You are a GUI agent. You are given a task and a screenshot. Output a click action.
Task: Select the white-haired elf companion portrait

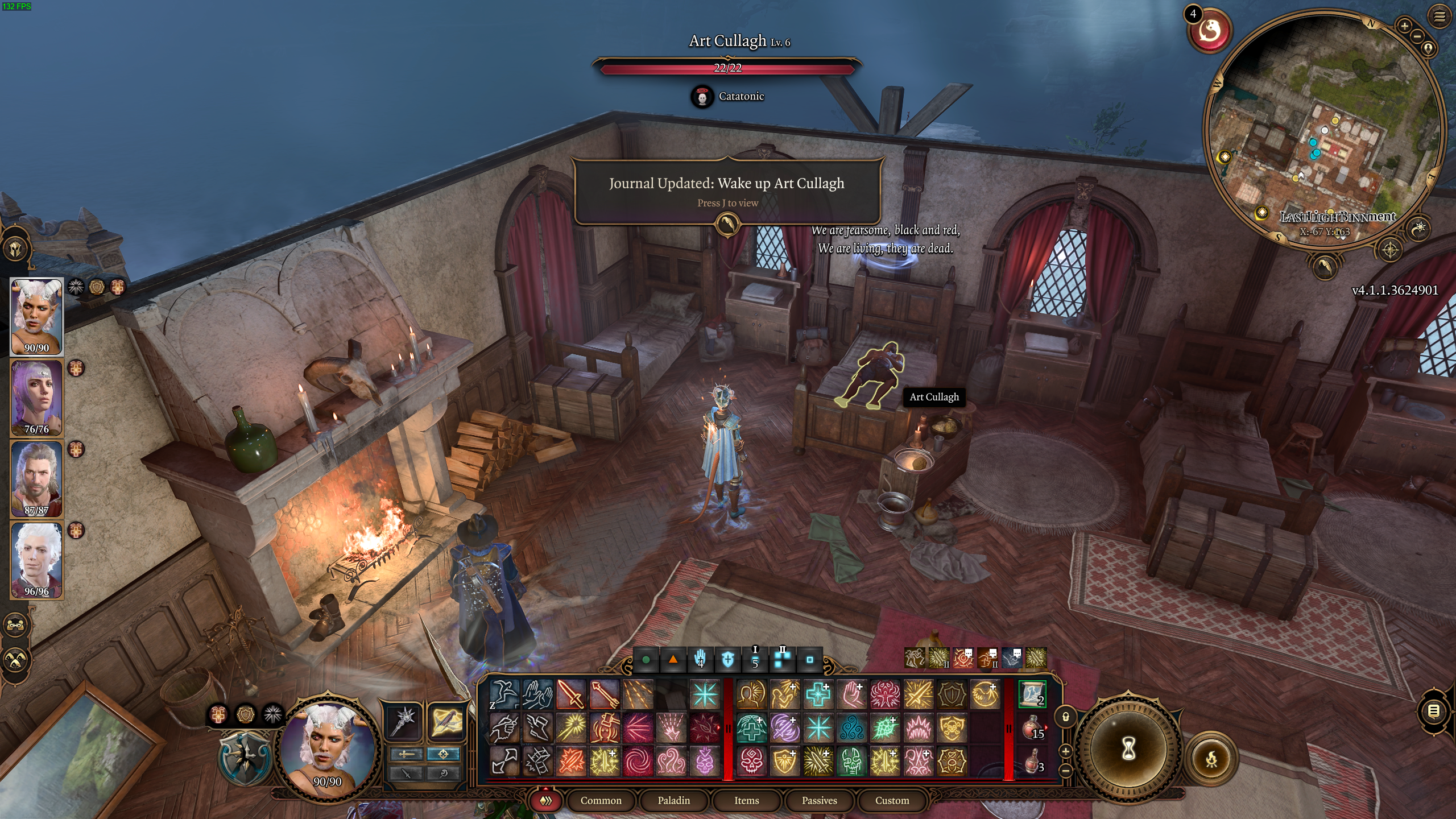tap(36, 560)
